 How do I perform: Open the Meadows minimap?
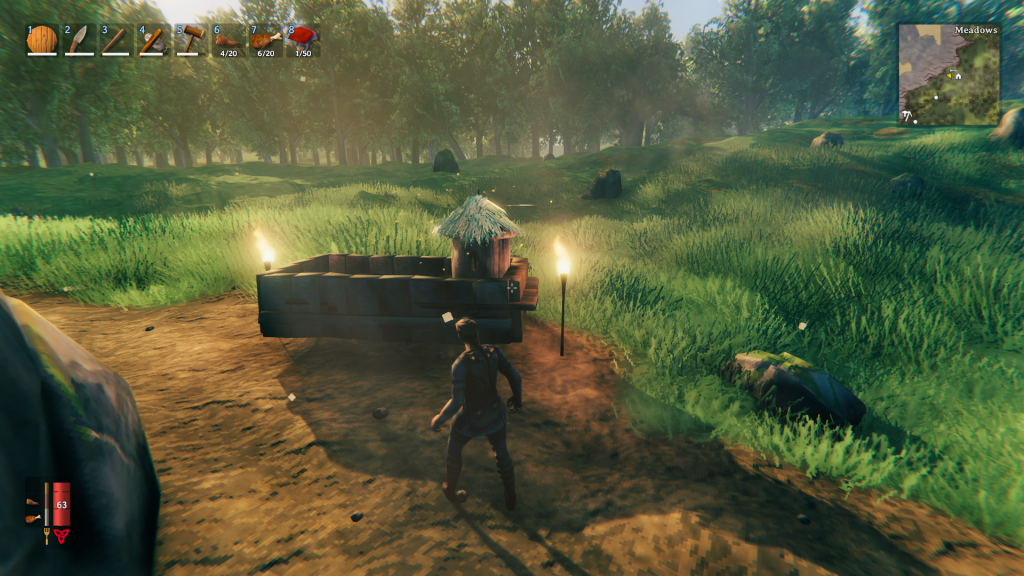pyautogui.click(x=949, y=75)
